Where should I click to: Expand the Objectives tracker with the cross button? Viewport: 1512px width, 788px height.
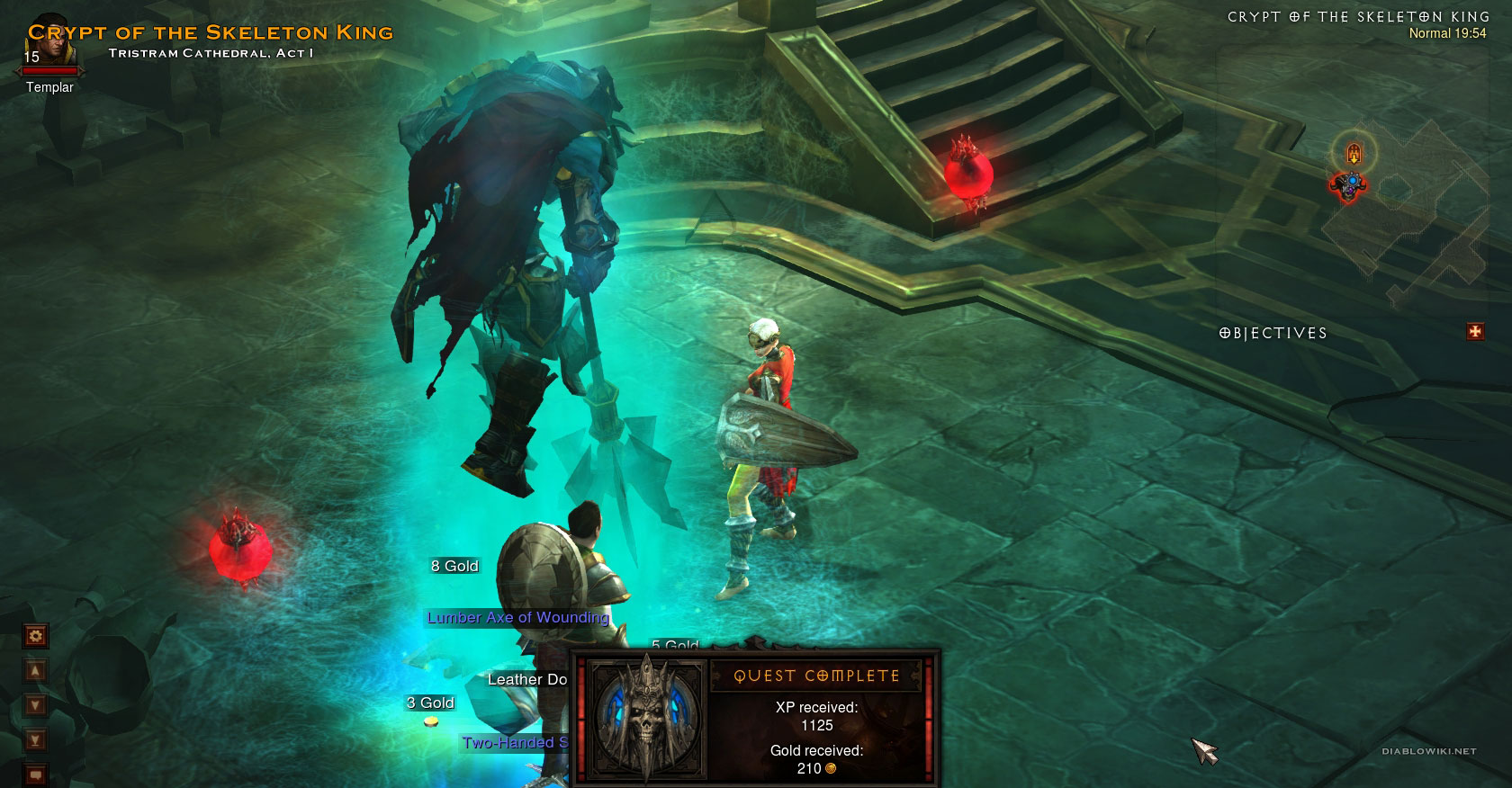(1475, 332)
